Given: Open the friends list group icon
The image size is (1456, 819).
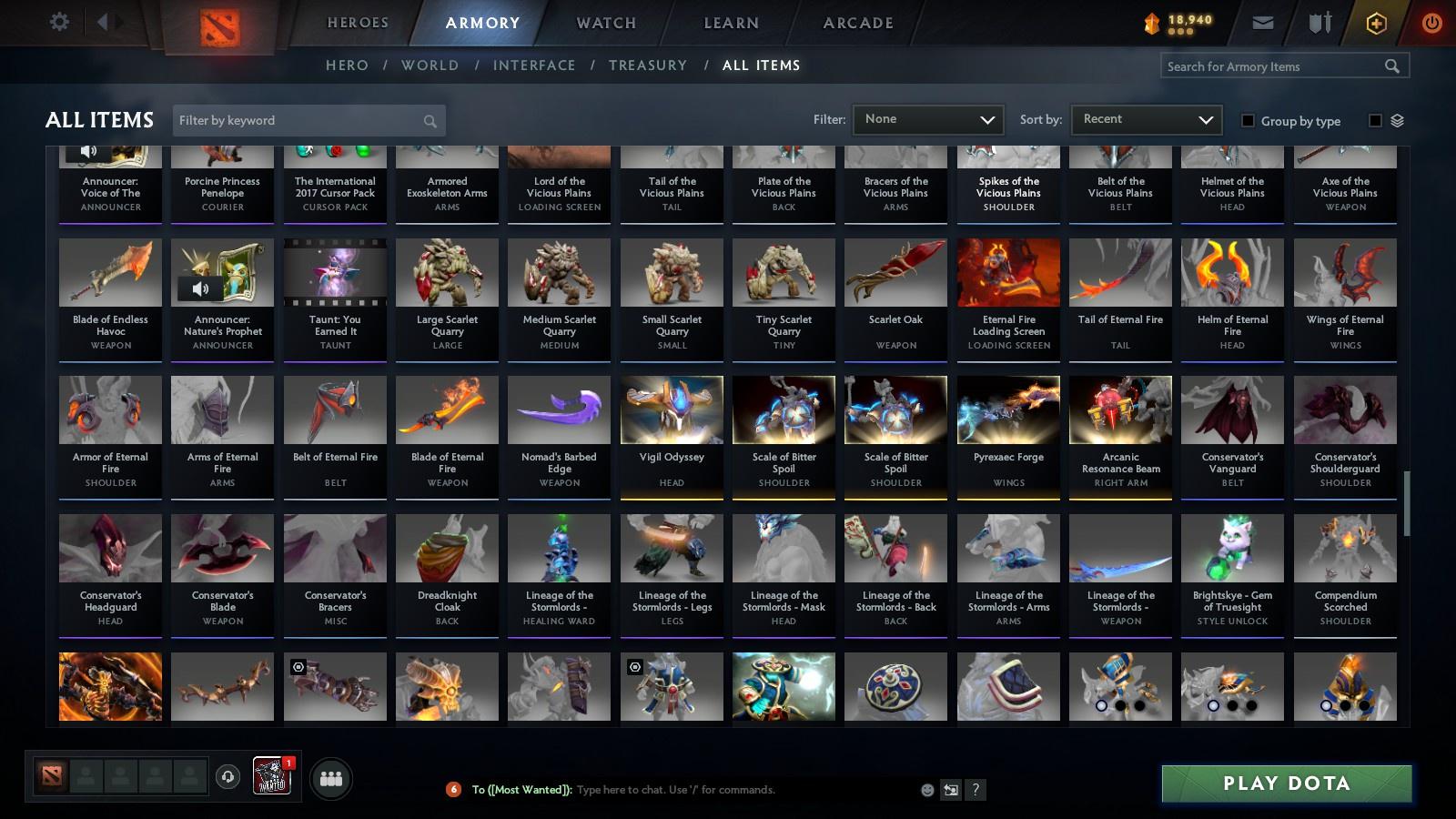Looking at the screenshot, I should pos(331,779).
